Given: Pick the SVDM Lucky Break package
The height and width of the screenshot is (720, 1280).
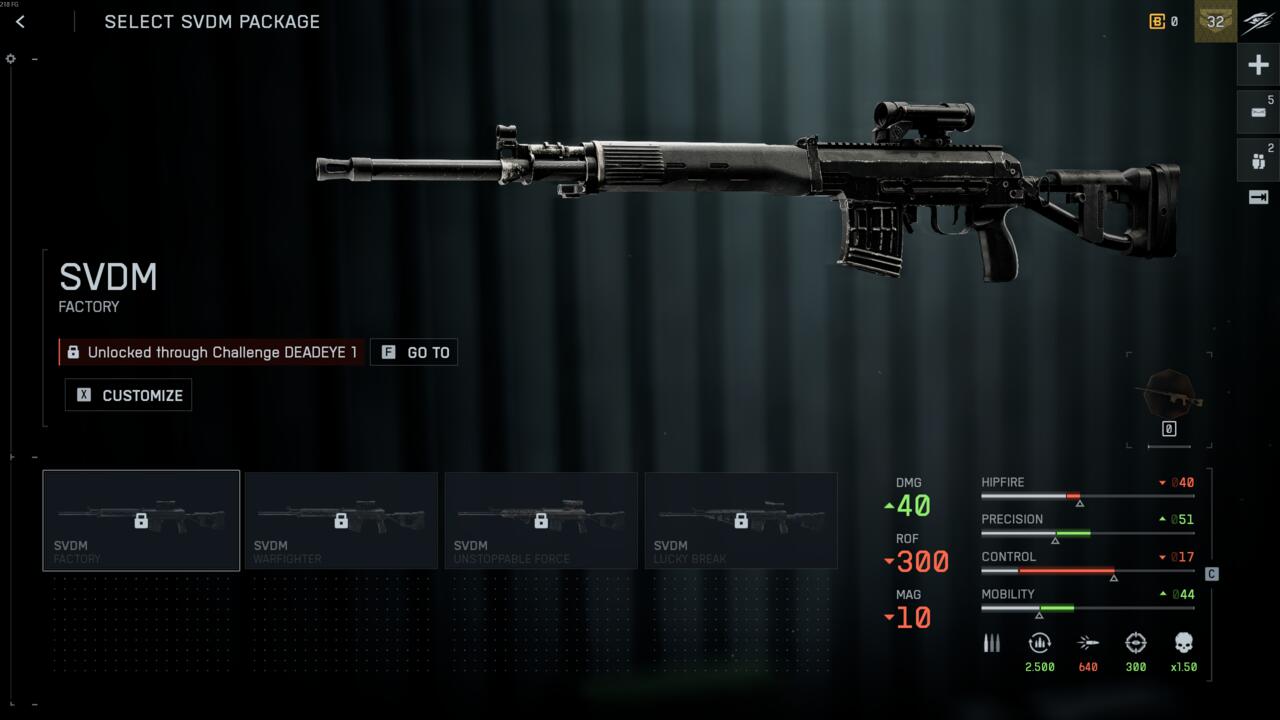Looking at the screenshot, I should 741,520.
